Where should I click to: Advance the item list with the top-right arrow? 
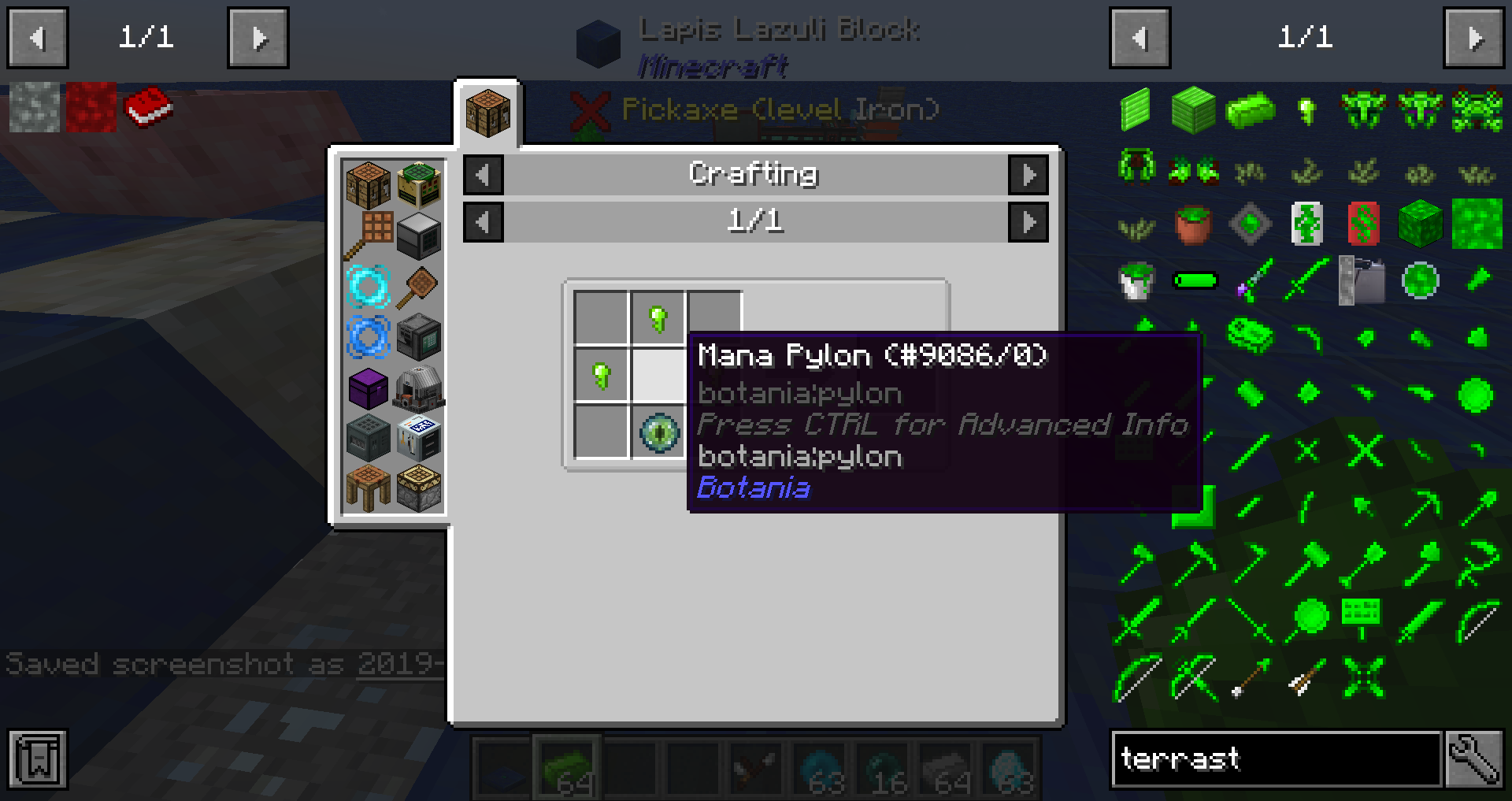pyautogui.click(x=1475, y=36)
